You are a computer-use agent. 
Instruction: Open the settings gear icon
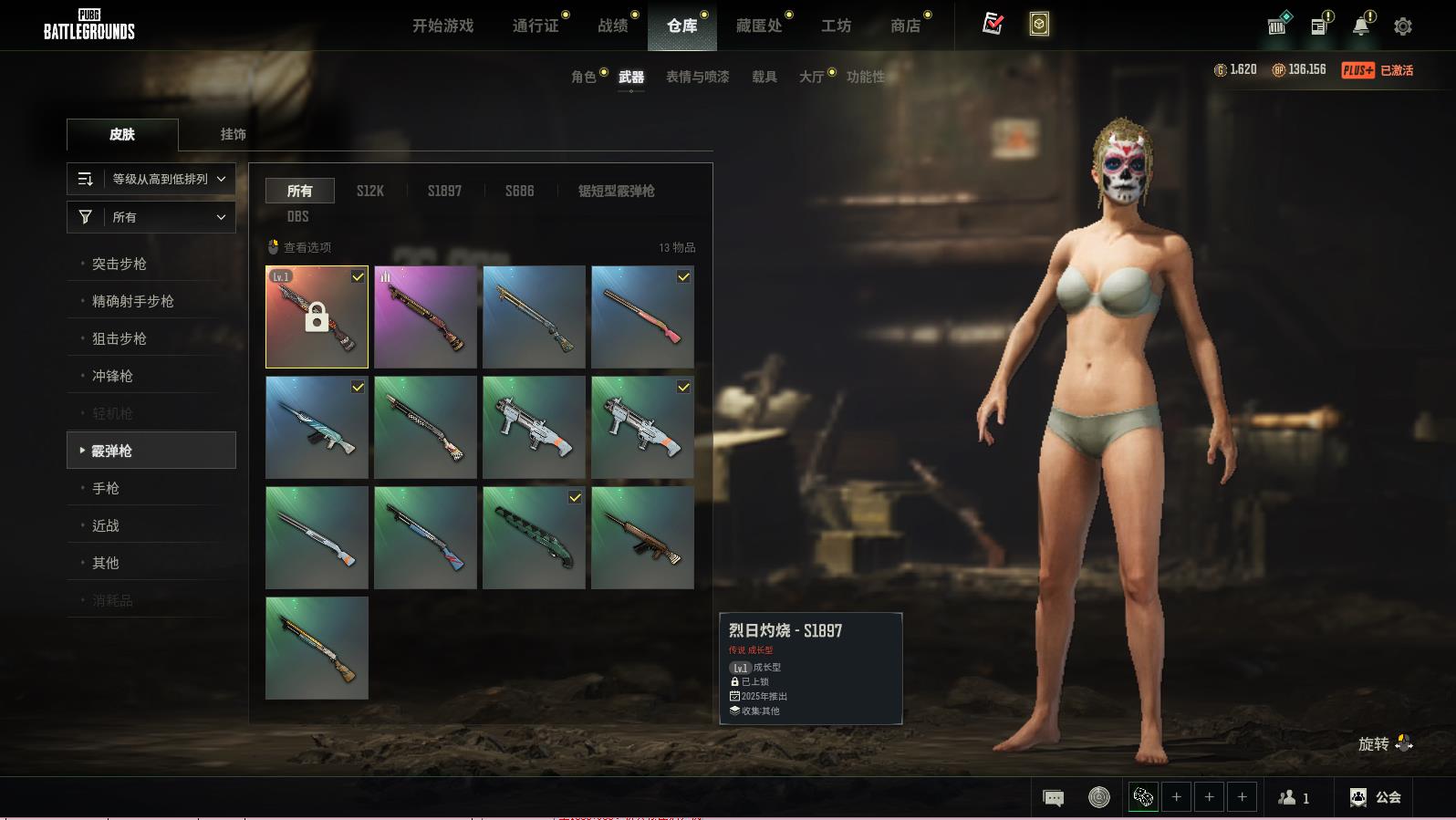(x=1403, y=26)
